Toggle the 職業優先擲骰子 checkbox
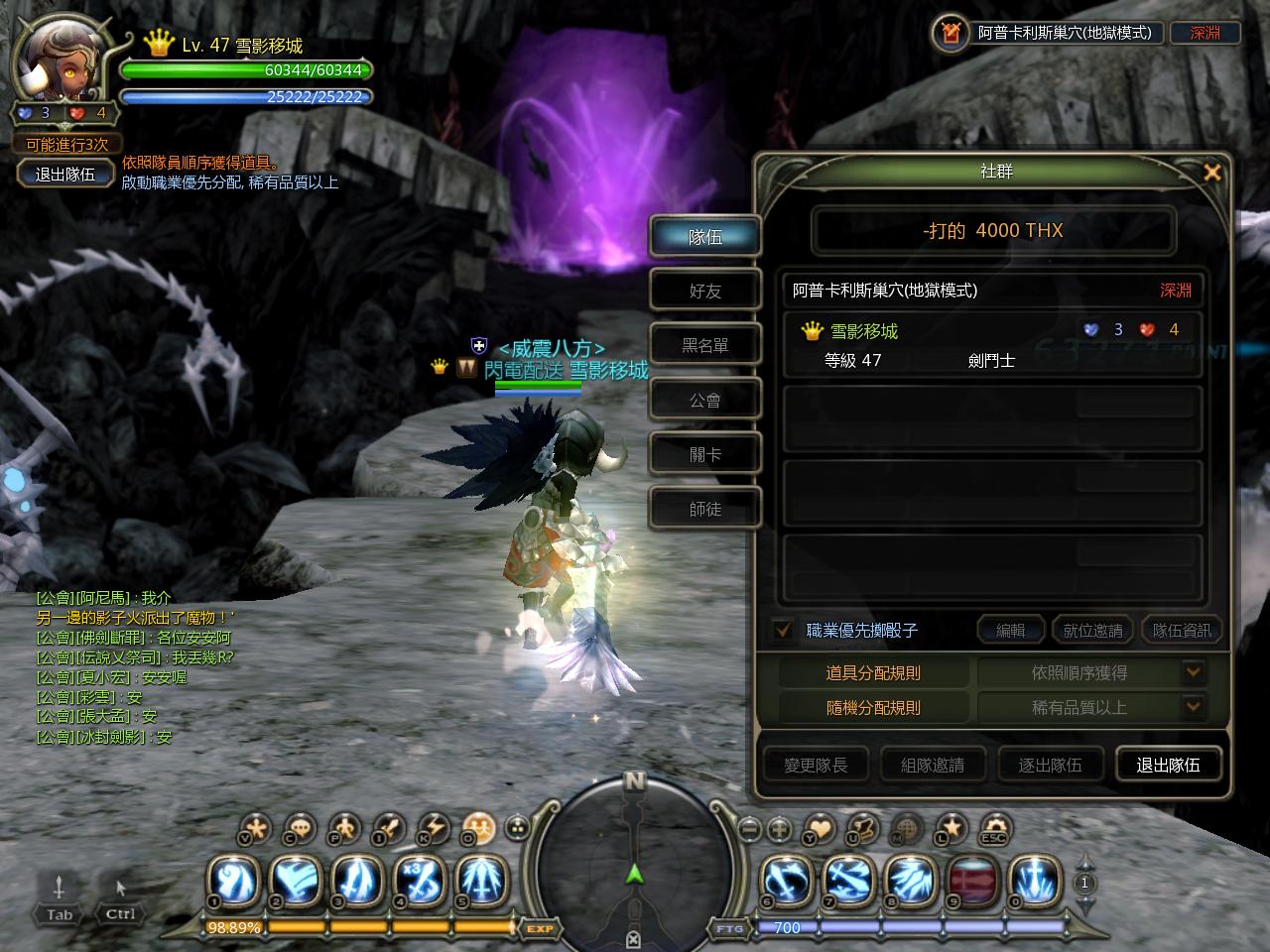 (783, 630)
